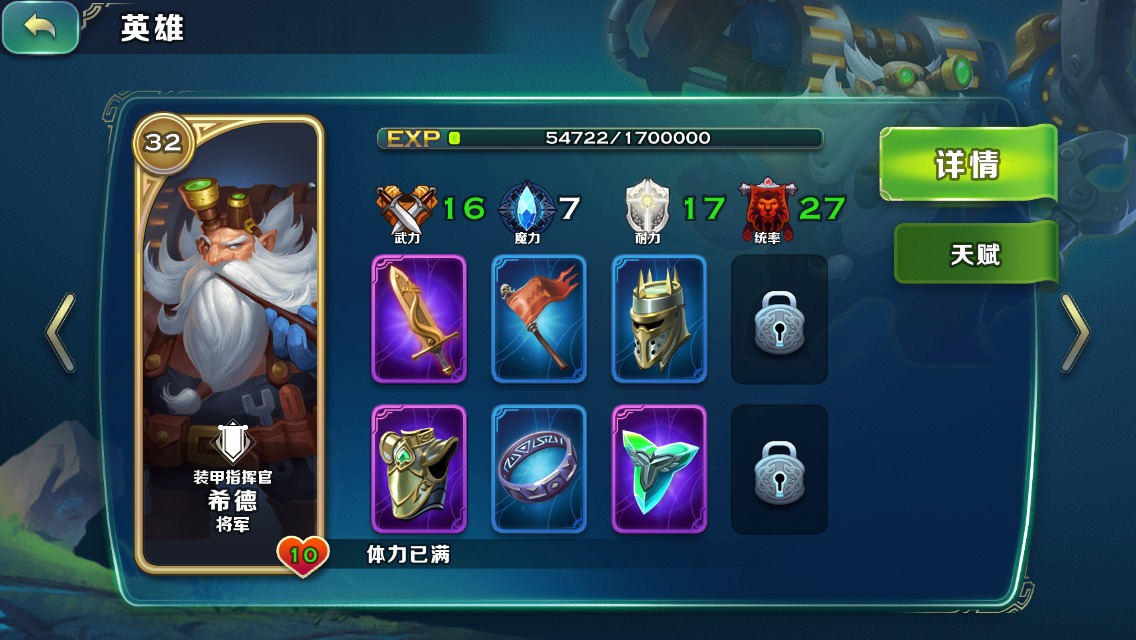
Task: Tap the 耐力 shield stat icon
Action: click(647, 208)
